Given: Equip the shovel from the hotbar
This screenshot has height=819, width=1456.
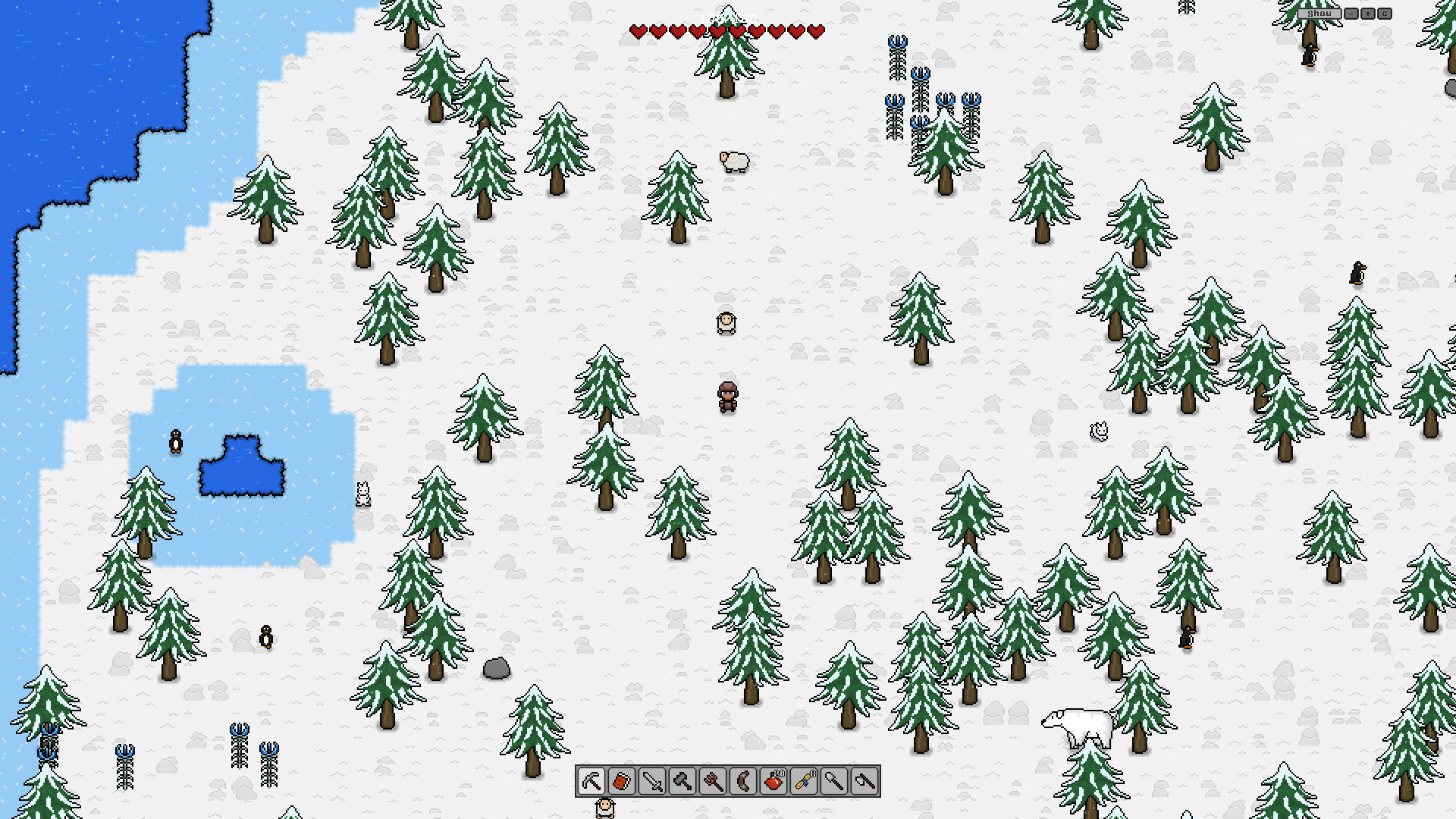Looking at the screenshot, I should click(836, 782).
